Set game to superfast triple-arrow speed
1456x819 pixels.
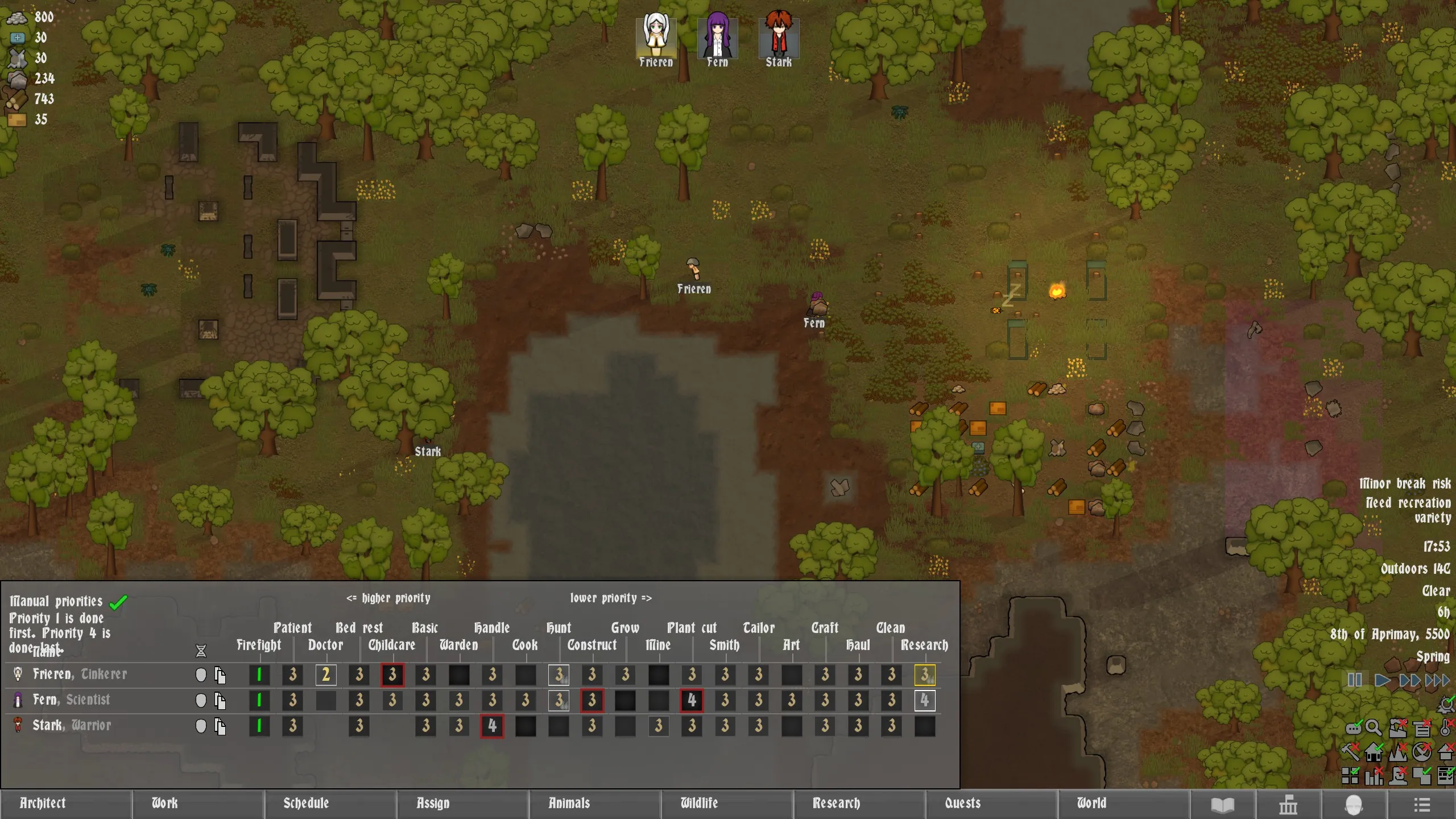tap(1437, 680)
